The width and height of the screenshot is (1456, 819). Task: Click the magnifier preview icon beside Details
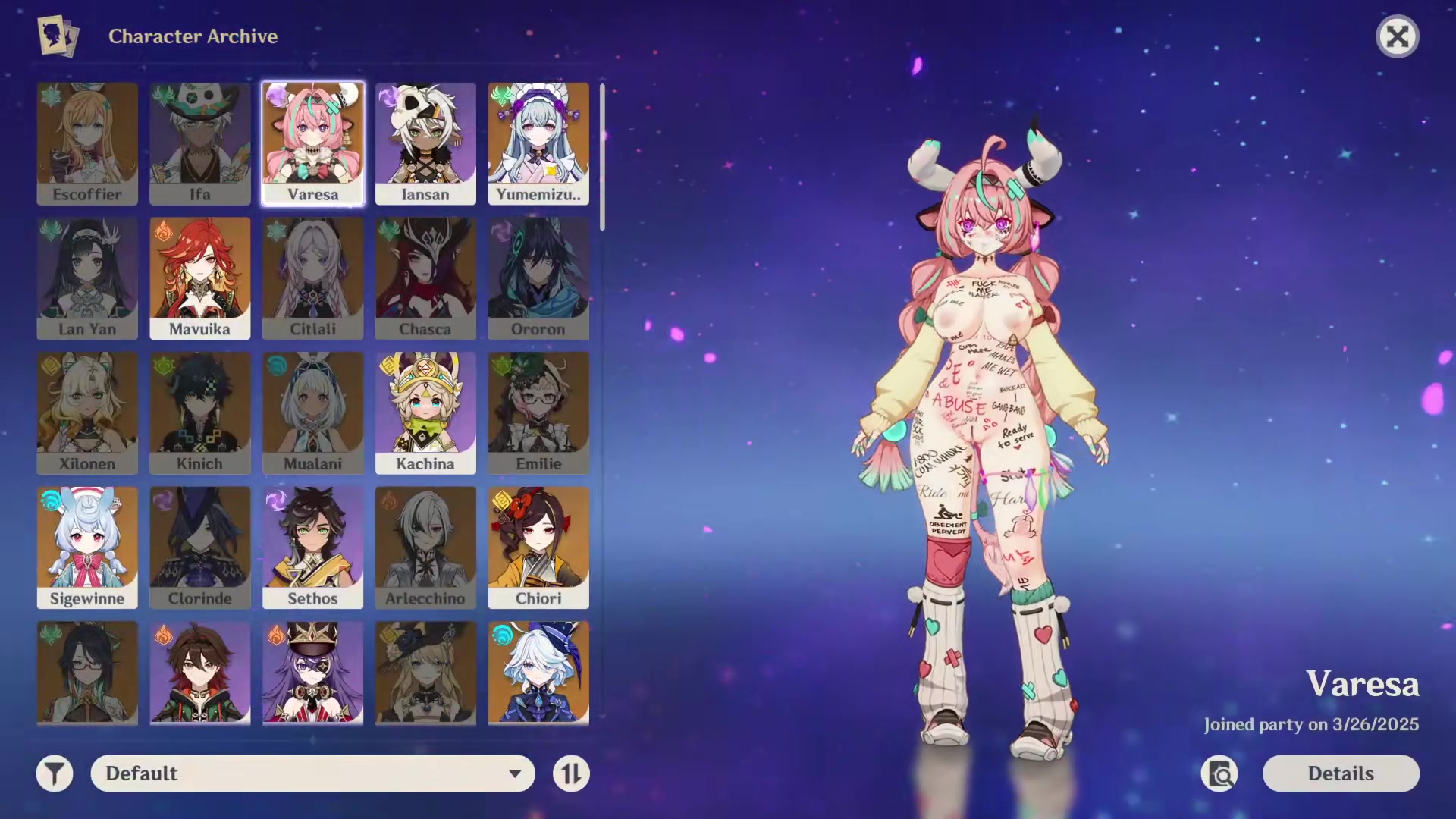click(x=1219, y=773)
